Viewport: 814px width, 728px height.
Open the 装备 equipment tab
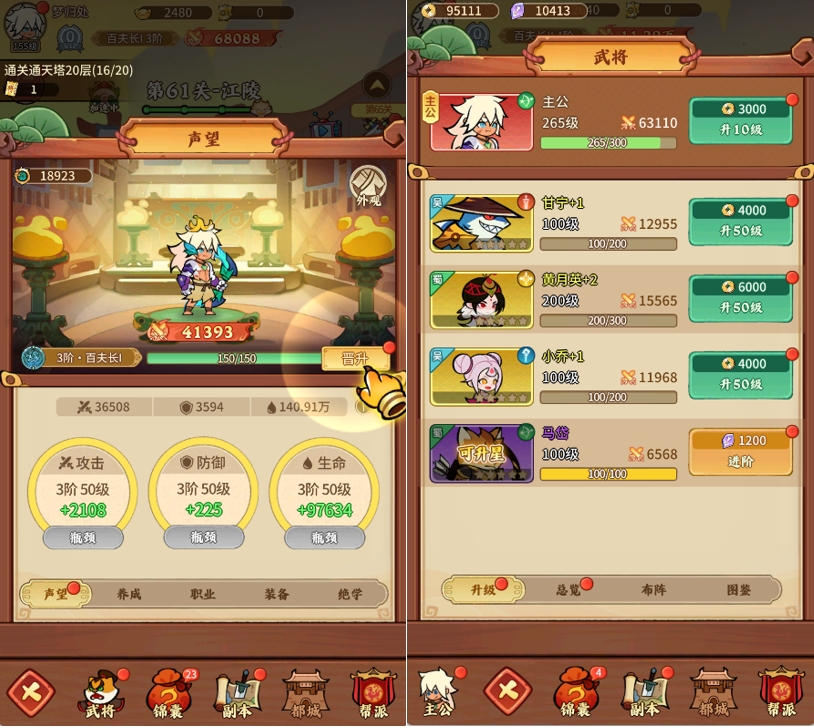tap(277, 594)
